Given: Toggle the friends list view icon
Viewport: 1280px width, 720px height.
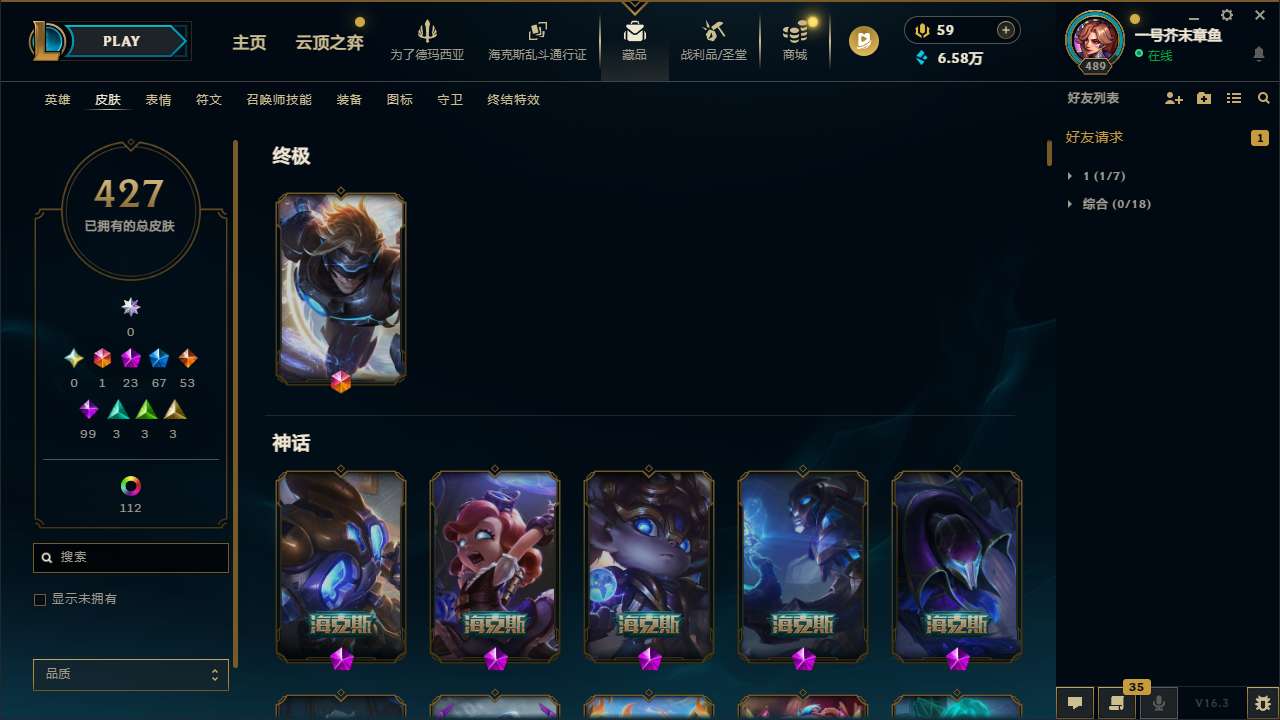Looking at the screenshot, I should 1233,98.
